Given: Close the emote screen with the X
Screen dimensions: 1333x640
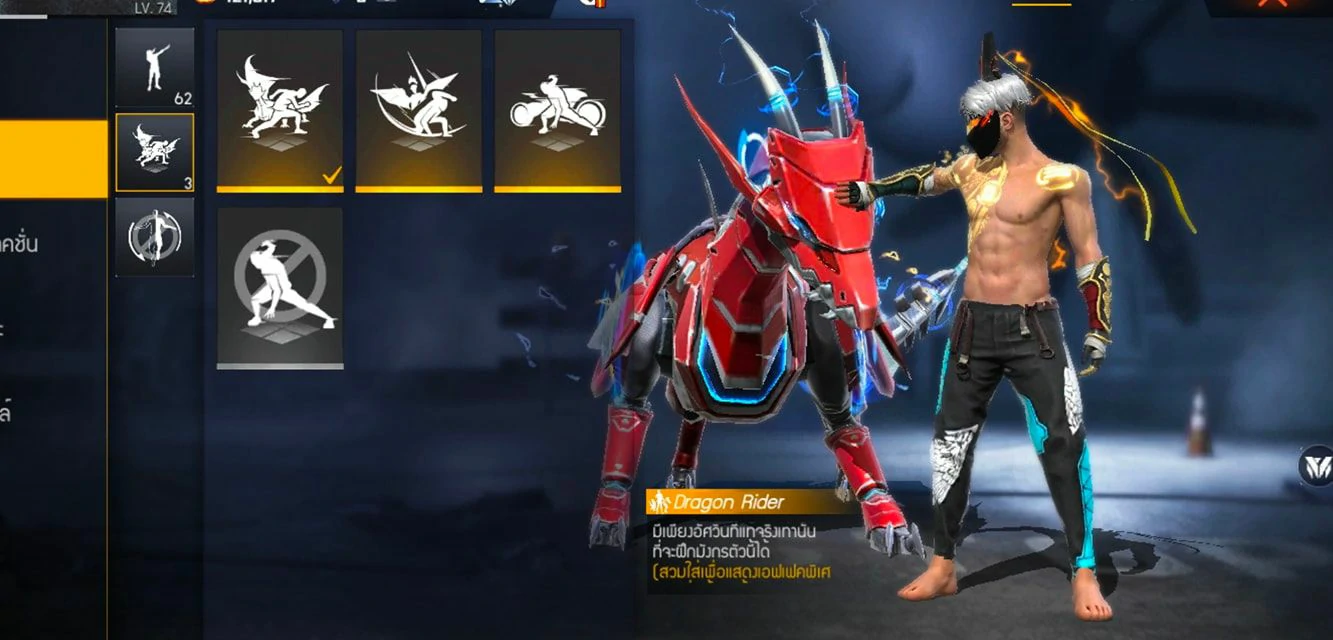Looking at the screenshot, I should click(x=1272, y=4).
